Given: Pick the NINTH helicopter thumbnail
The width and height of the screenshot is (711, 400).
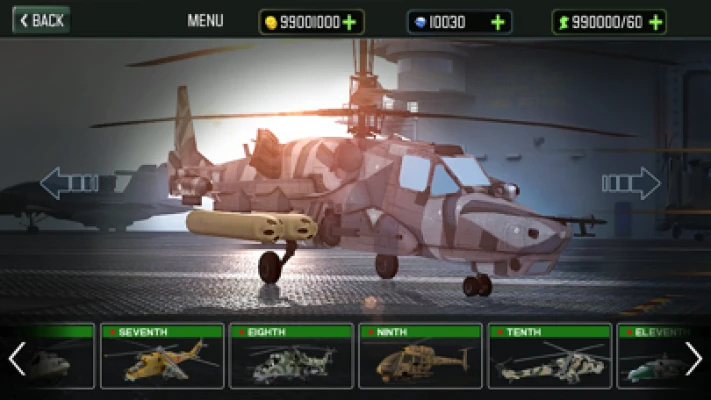Looking at the screenshot, I should tap(420, 356).
